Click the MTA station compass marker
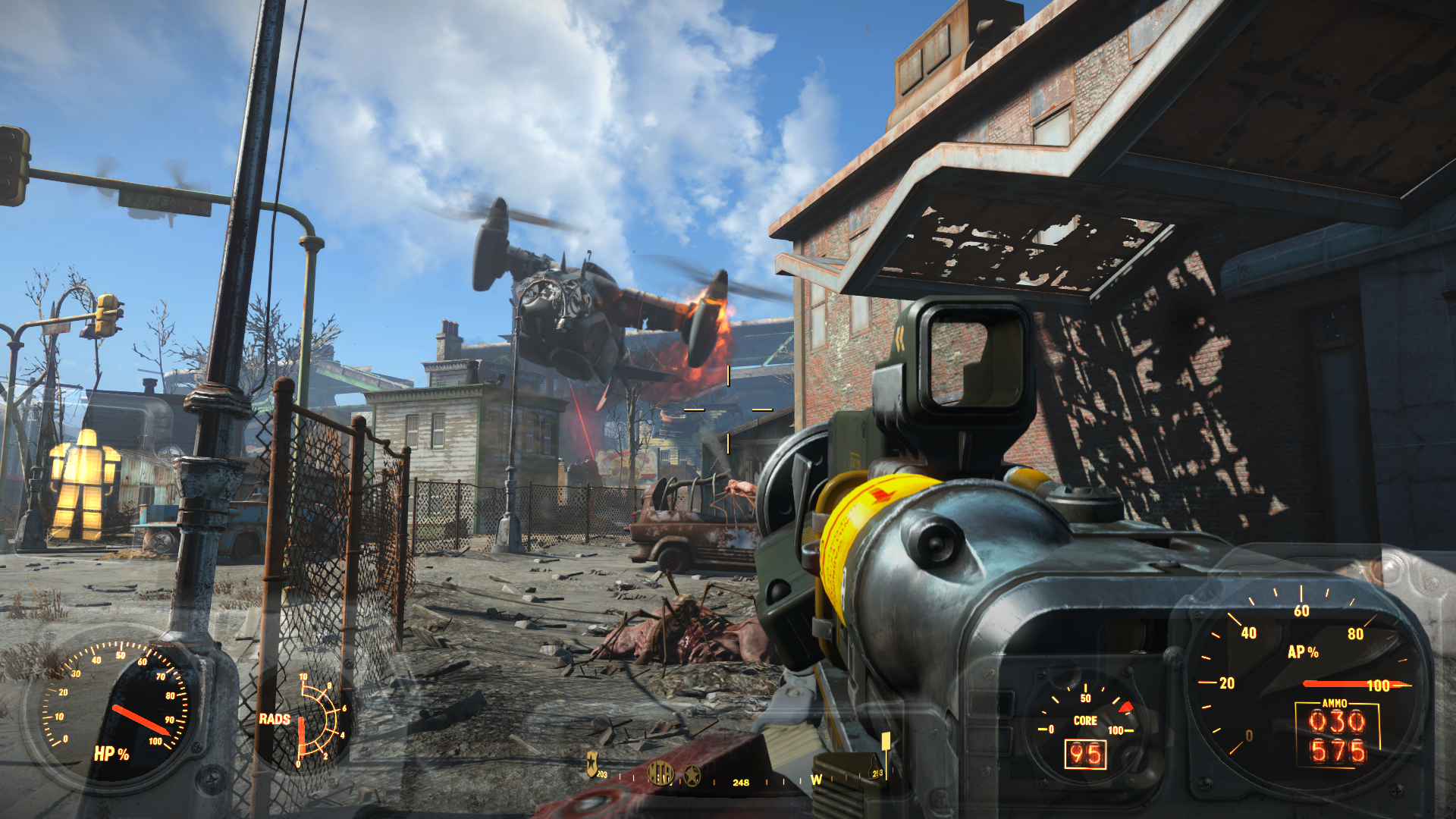This screenshot has height=819, width=1456. (660, 773)
